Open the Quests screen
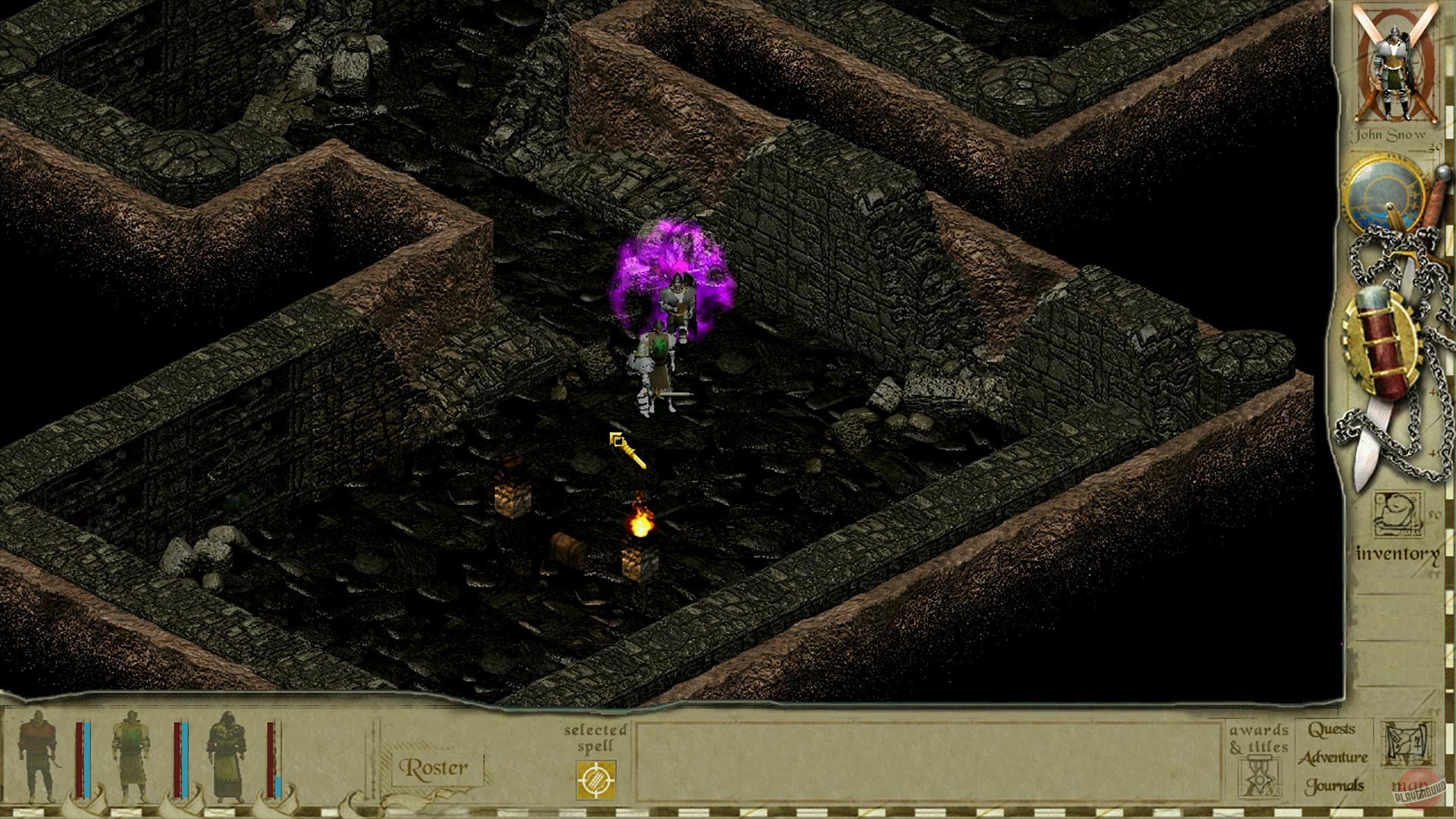1456x819 pixels. (1332, 729)
